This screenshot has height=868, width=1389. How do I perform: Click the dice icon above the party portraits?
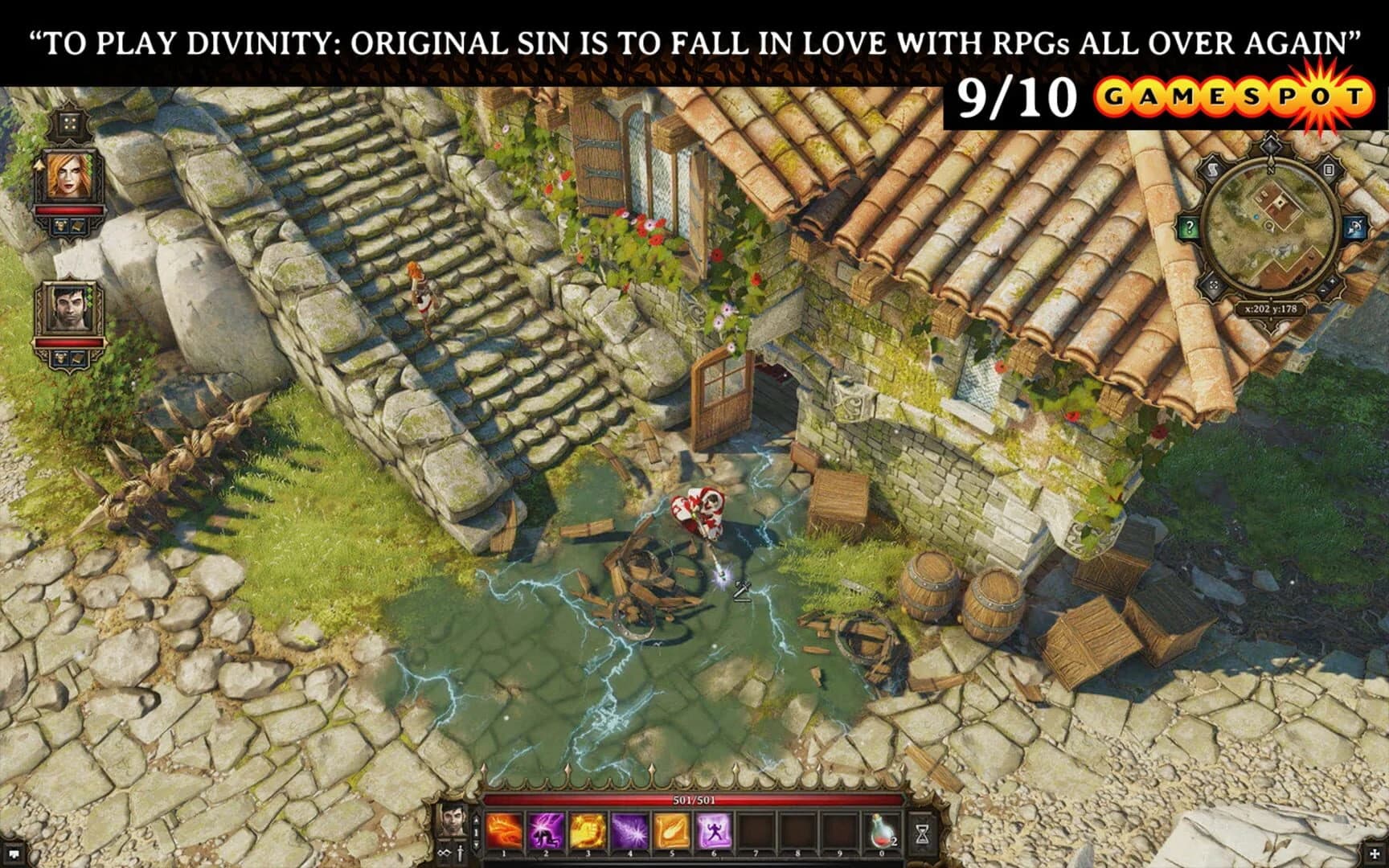[x=68, y=125]
